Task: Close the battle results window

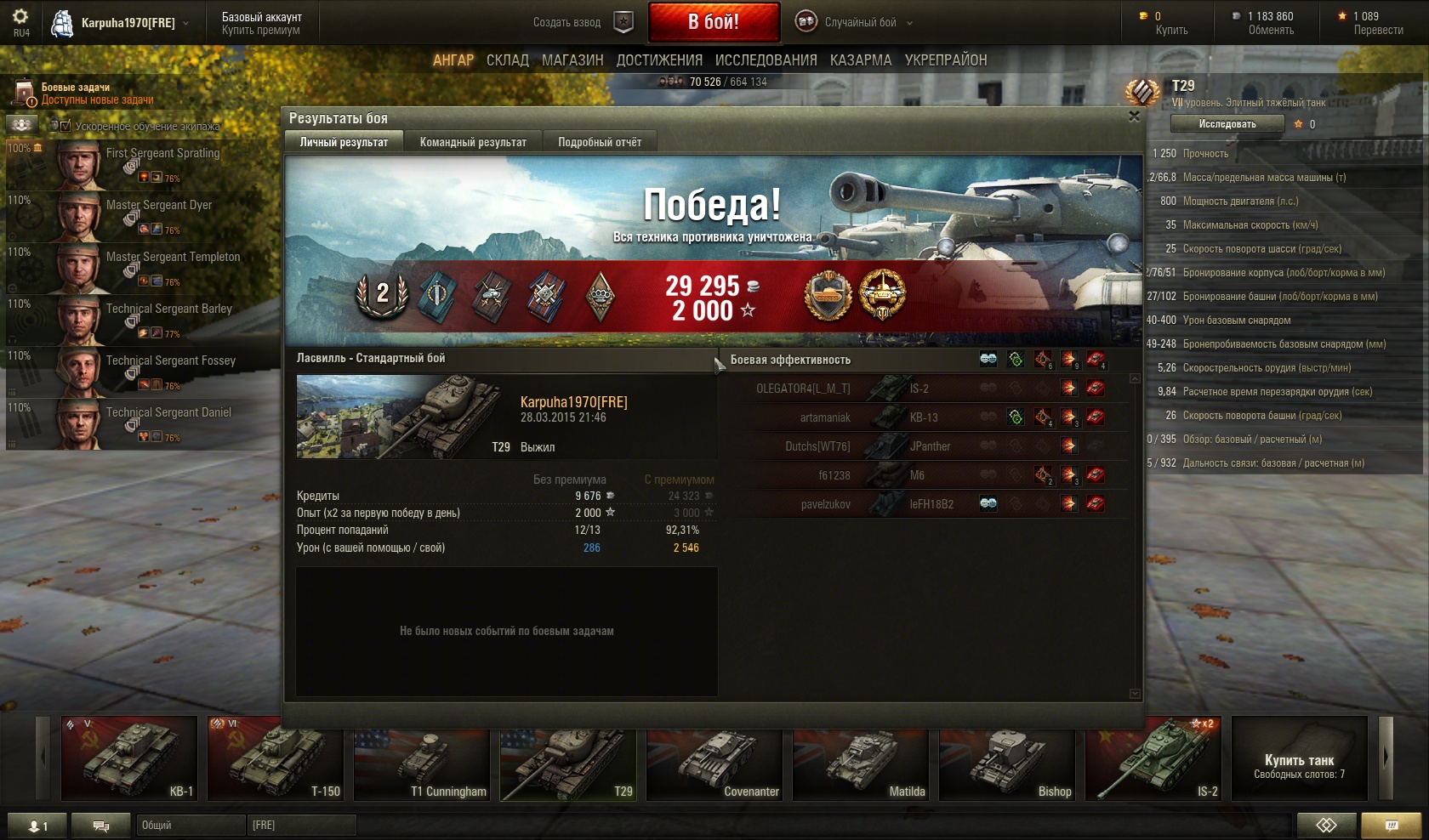Action: tap(1134, 116)
